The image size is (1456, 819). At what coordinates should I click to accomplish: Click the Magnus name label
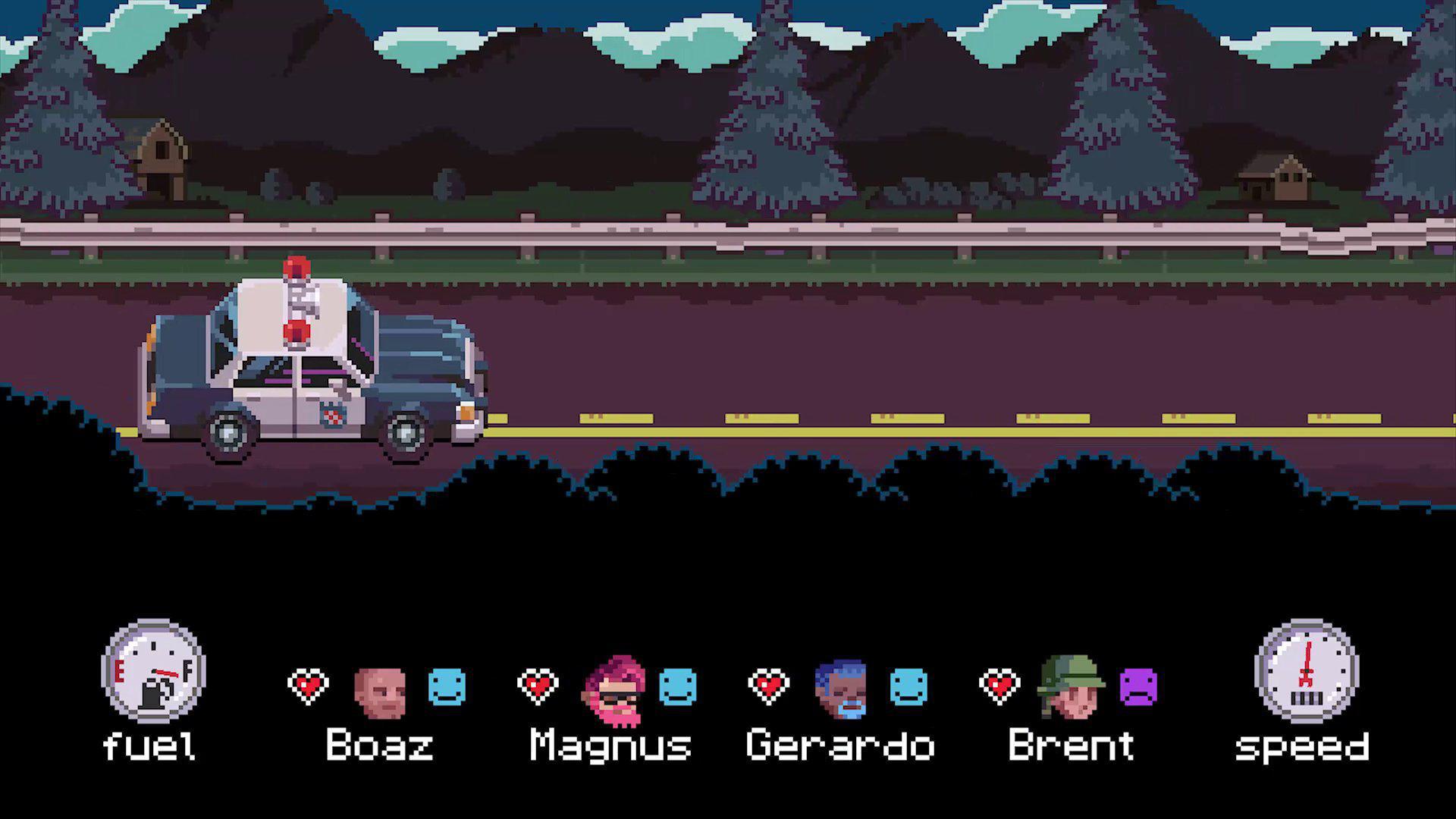coord(609,745)
